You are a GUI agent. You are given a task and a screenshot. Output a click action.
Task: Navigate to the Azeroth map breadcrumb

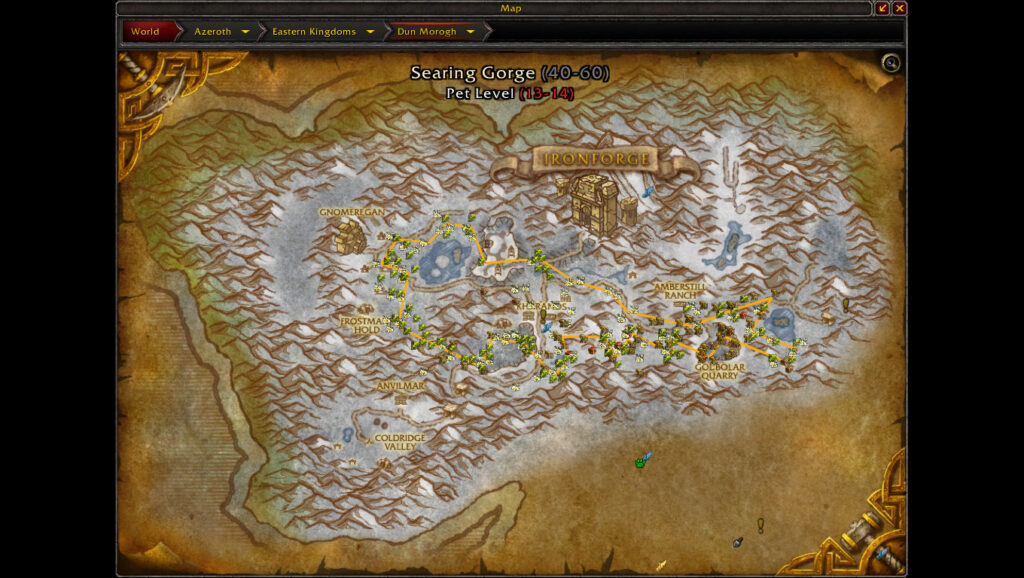coord(212,32)
